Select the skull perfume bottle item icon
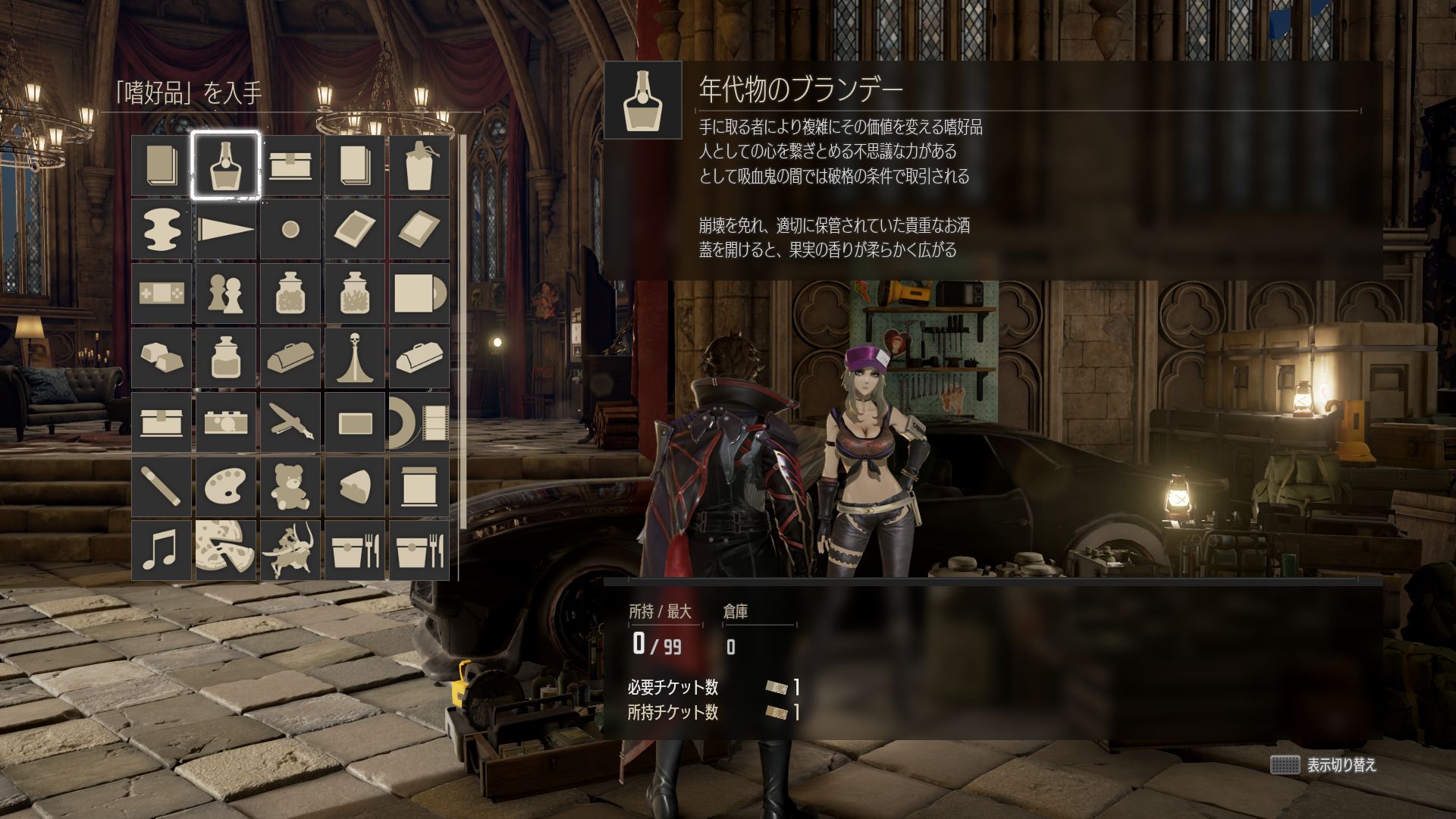Image resolution: width=1456 pixels, height=819 pixels. [355, 356]
